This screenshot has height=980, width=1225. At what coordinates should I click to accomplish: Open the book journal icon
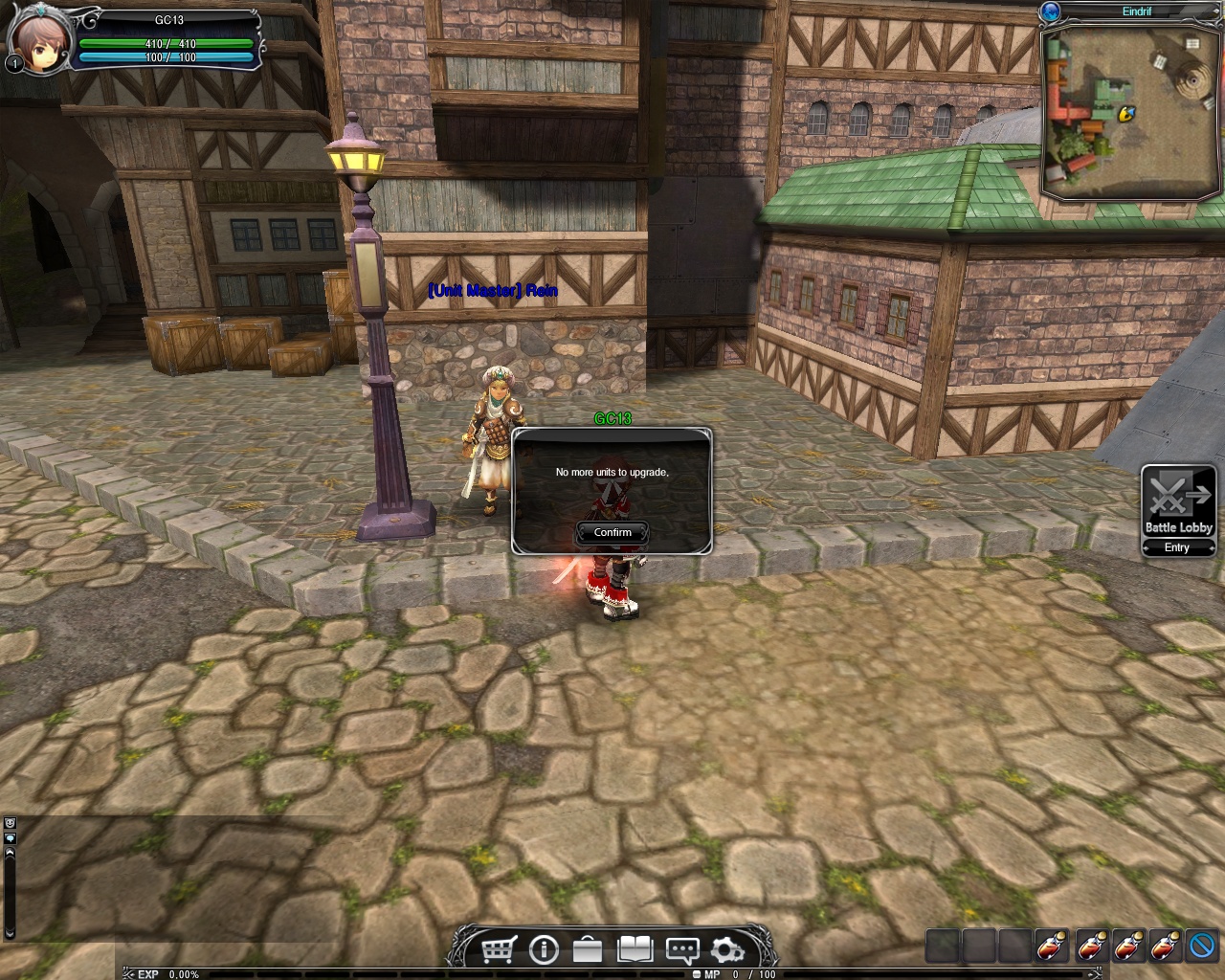coord(635,949)
